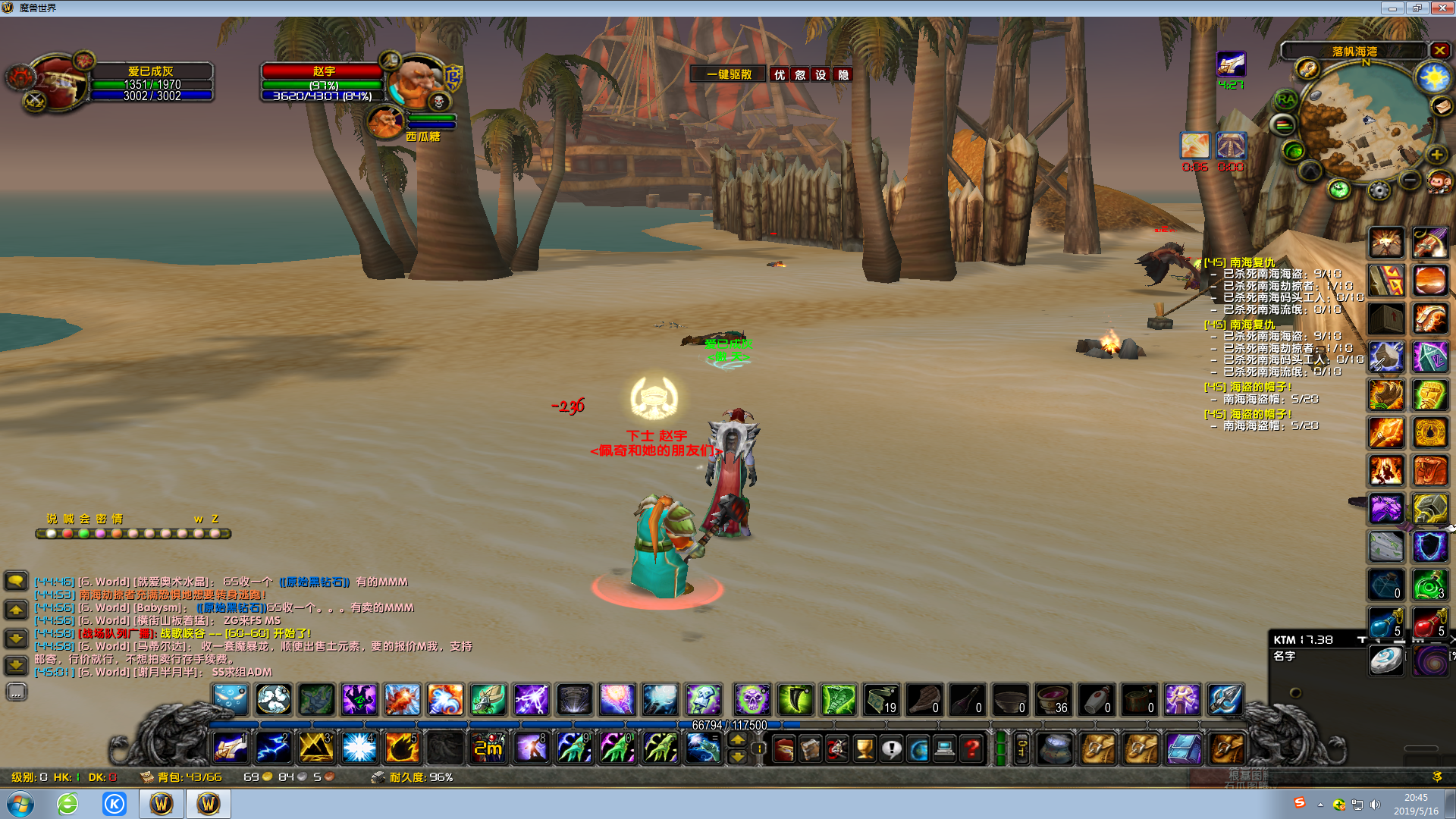Close the game window
Viewport: 1456px width, 819px height.
click(1442, 8)
